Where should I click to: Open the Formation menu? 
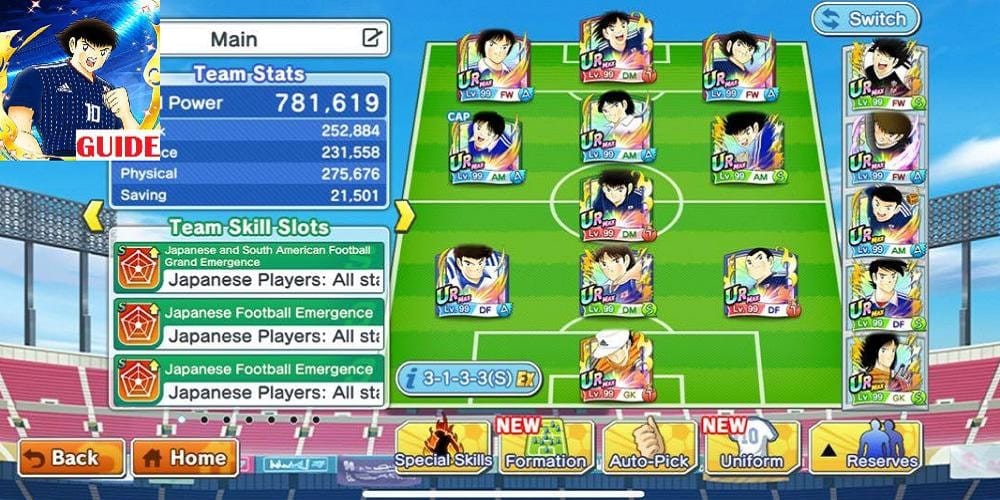545,447
